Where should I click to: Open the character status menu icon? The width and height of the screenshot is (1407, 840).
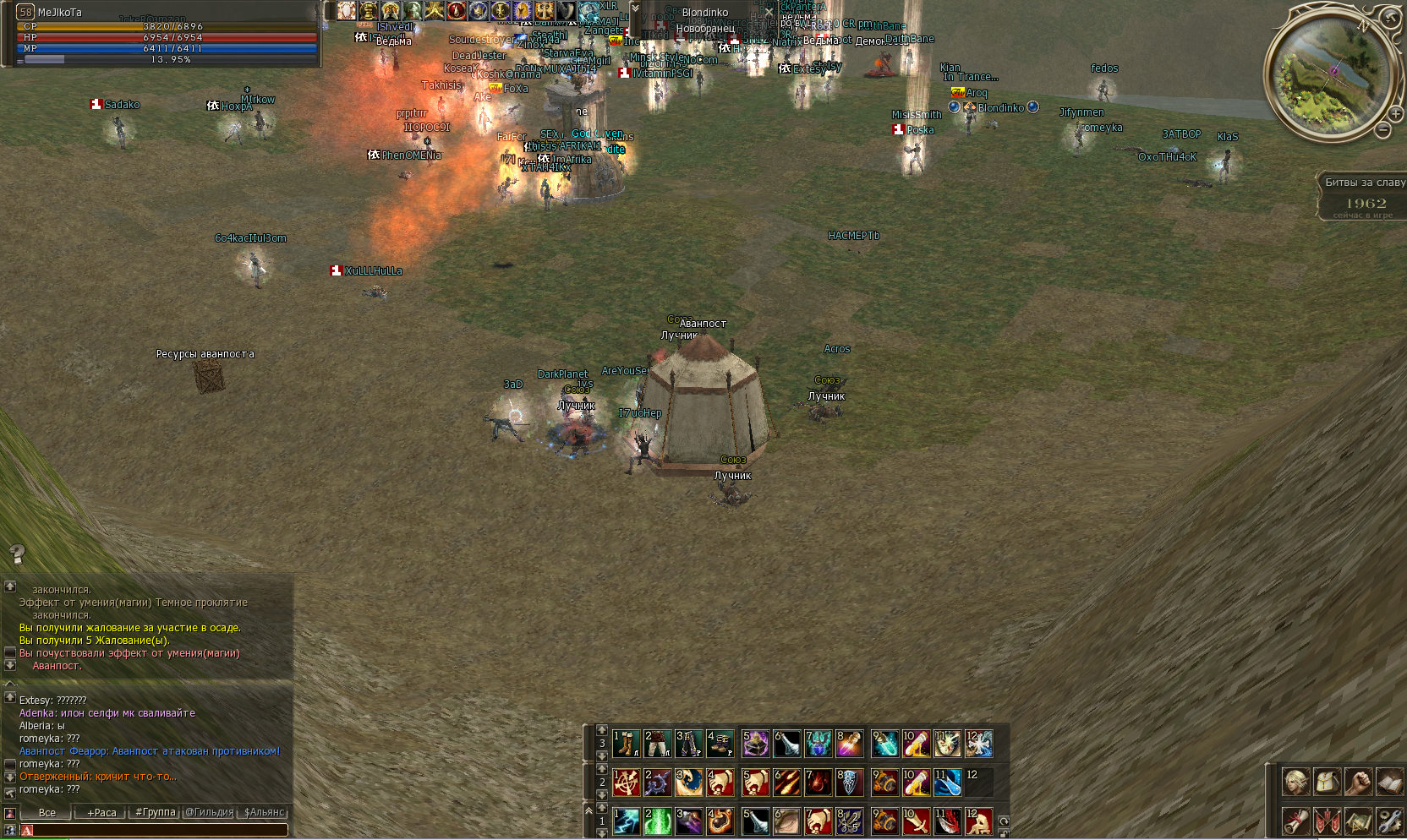1295,782
